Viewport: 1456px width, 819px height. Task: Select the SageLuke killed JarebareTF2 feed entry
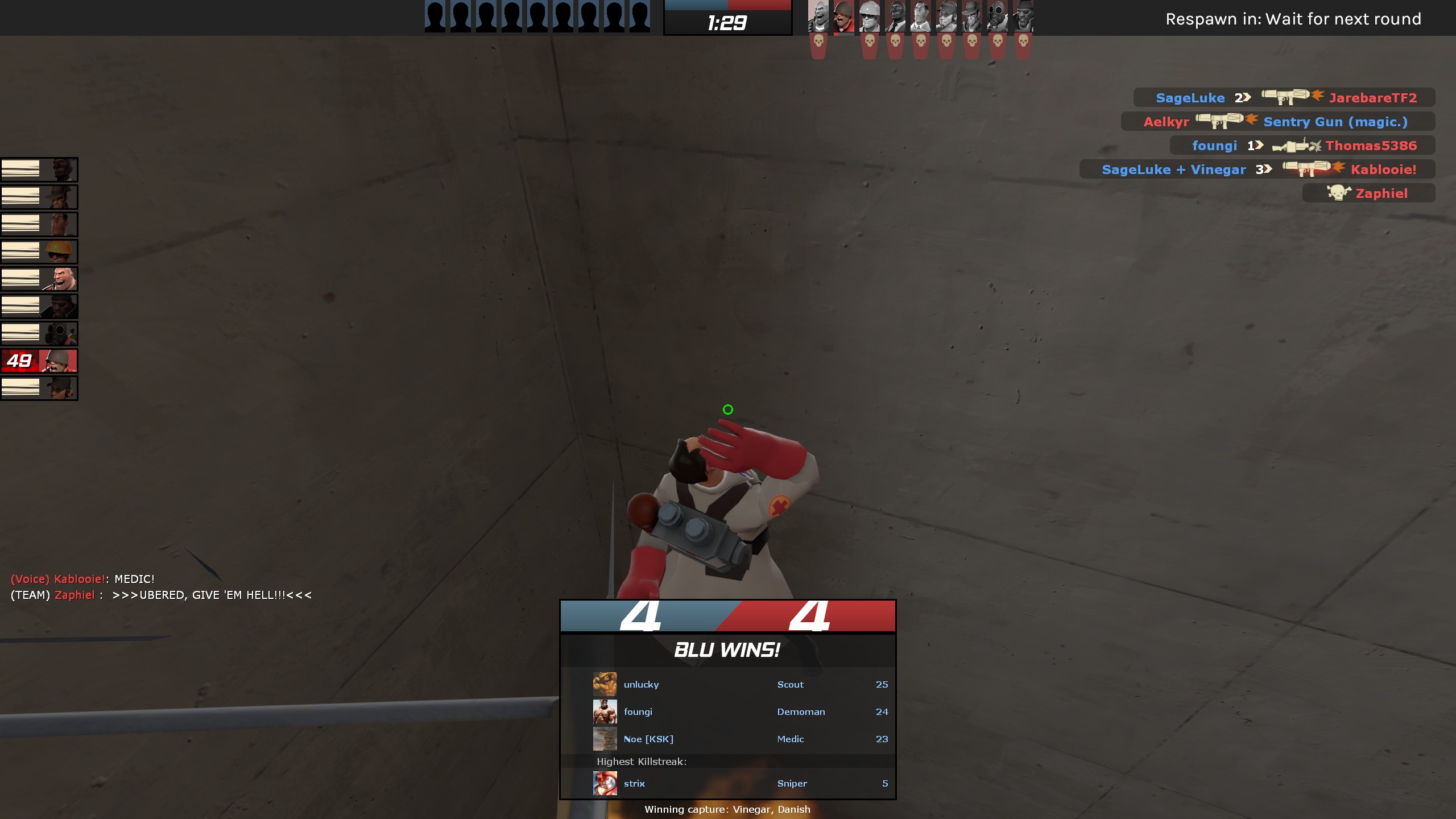(1284, 98)
